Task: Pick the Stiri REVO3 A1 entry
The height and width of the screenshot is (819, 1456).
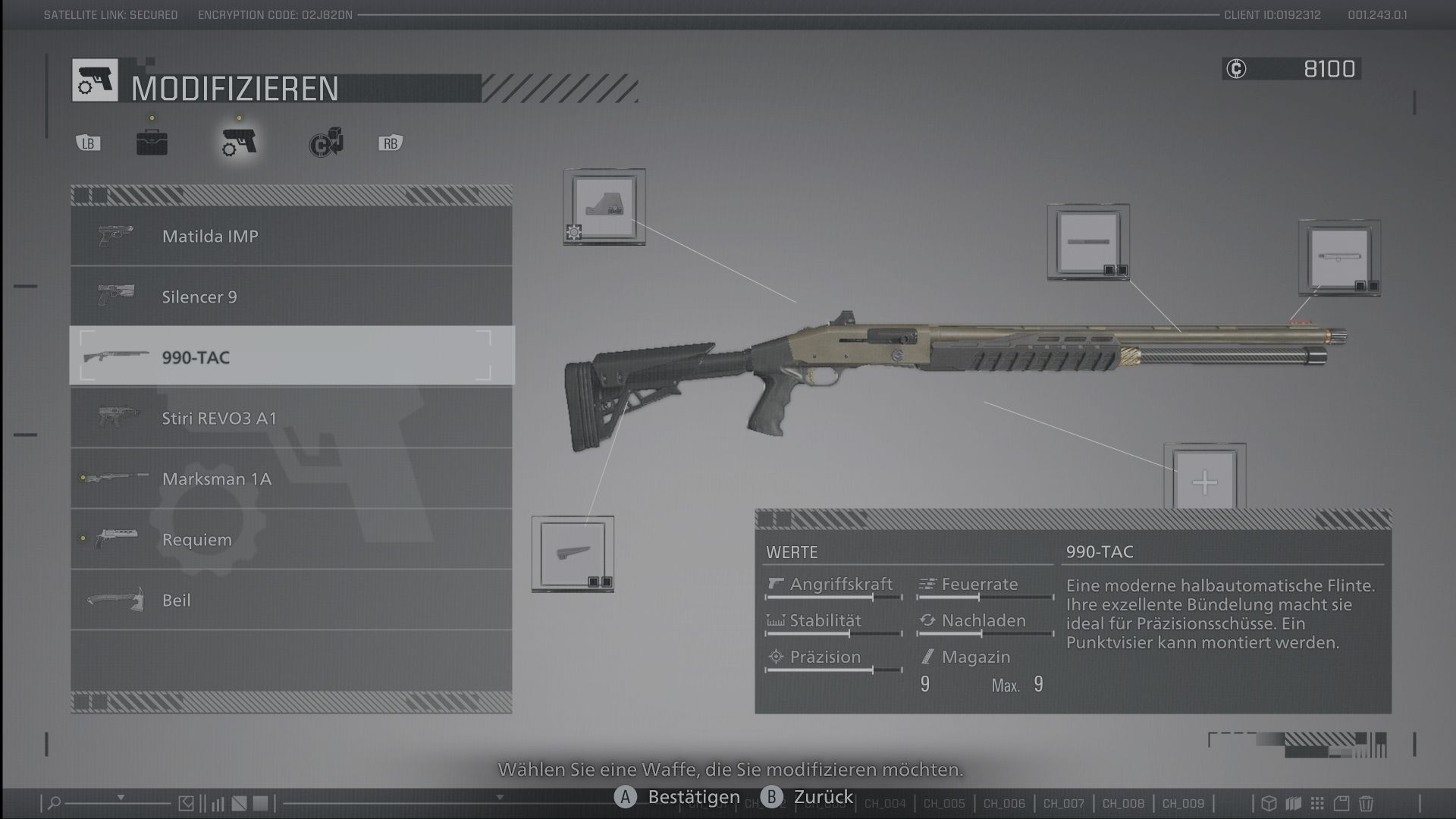Action: pyautogui.click(x=291, y=418)
